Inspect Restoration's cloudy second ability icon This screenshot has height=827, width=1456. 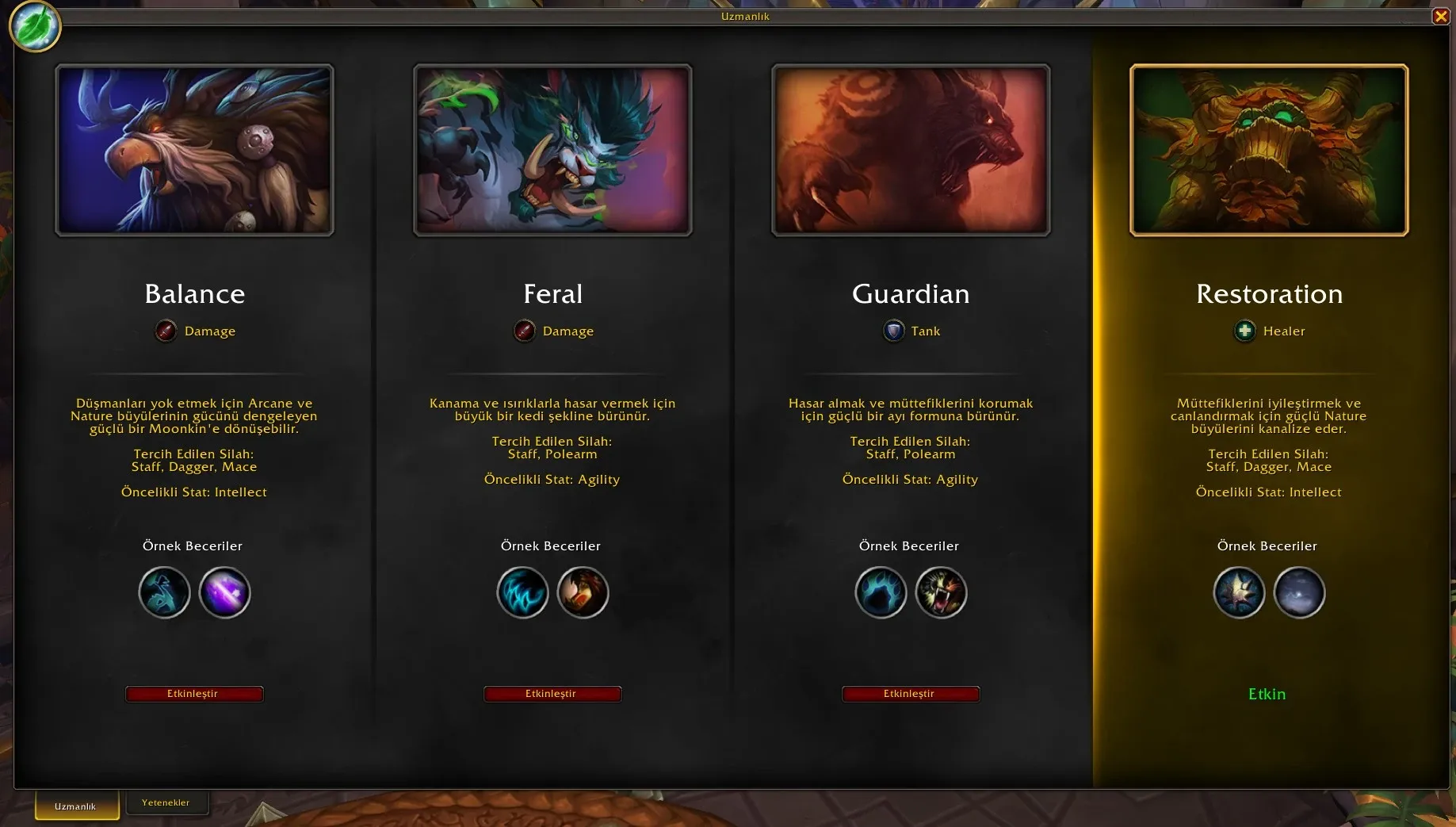pyautogui.click(x=1299, y=592)
